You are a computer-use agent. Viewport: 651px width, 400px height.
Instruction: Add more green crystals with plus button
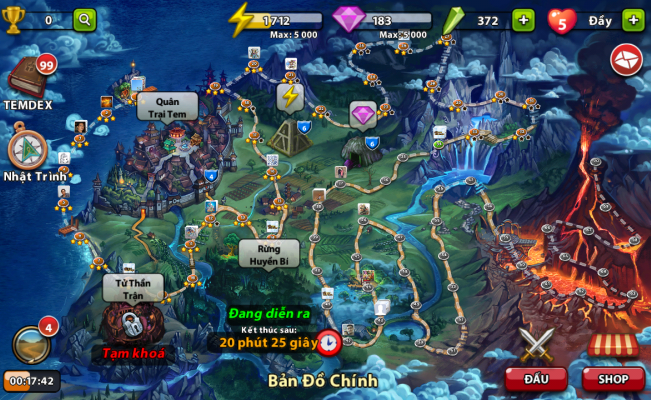(x=523, y=19)
